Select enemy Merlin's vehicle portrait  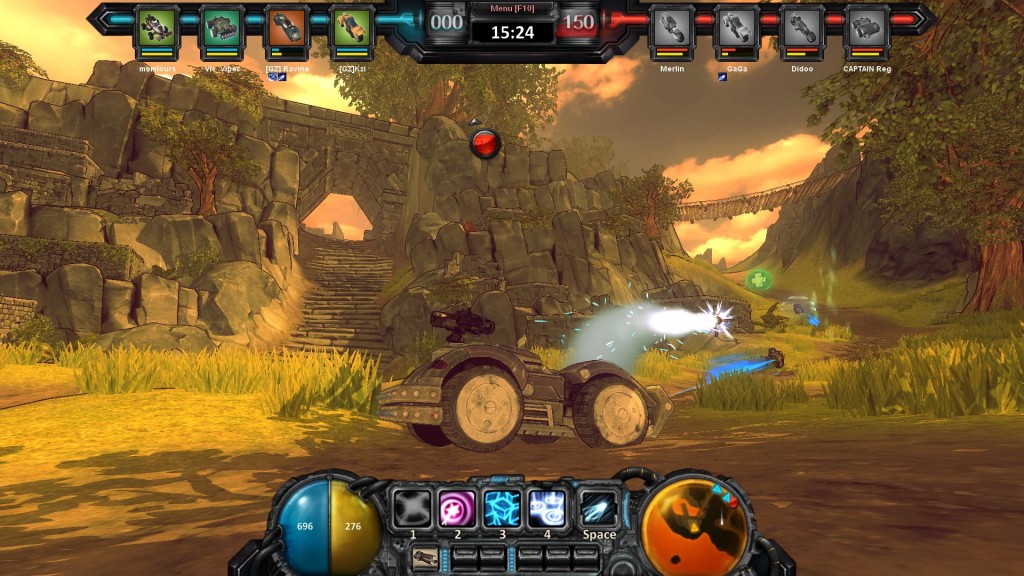pyautogui.click(x=671, y=26)
